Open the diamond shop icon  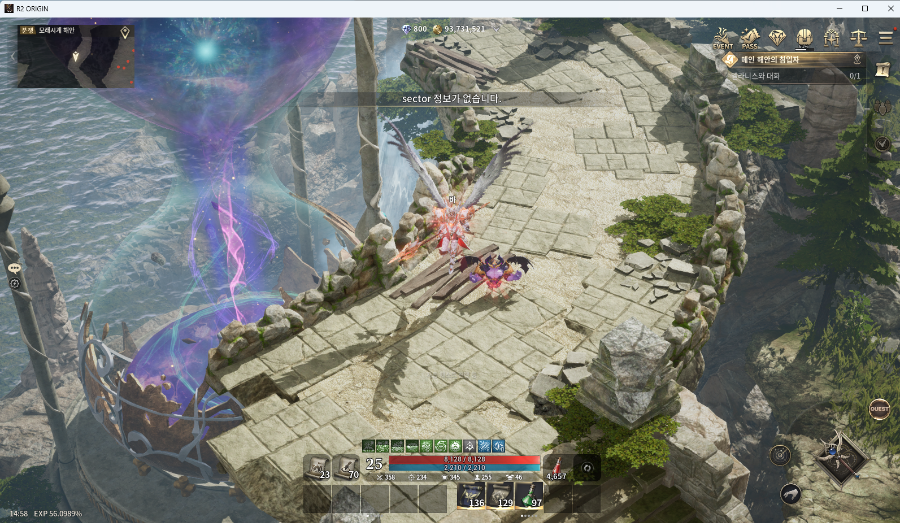(x=777, y=38)
